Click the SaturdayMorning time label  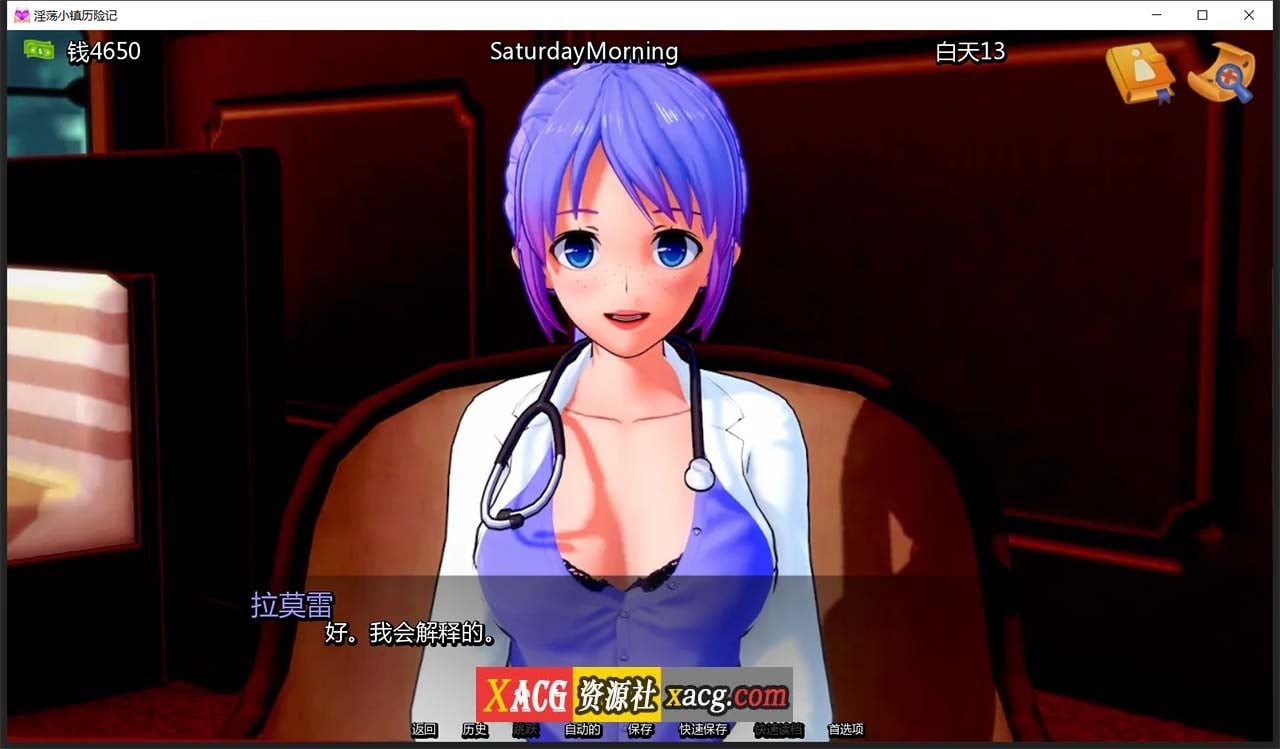[583, 52]
